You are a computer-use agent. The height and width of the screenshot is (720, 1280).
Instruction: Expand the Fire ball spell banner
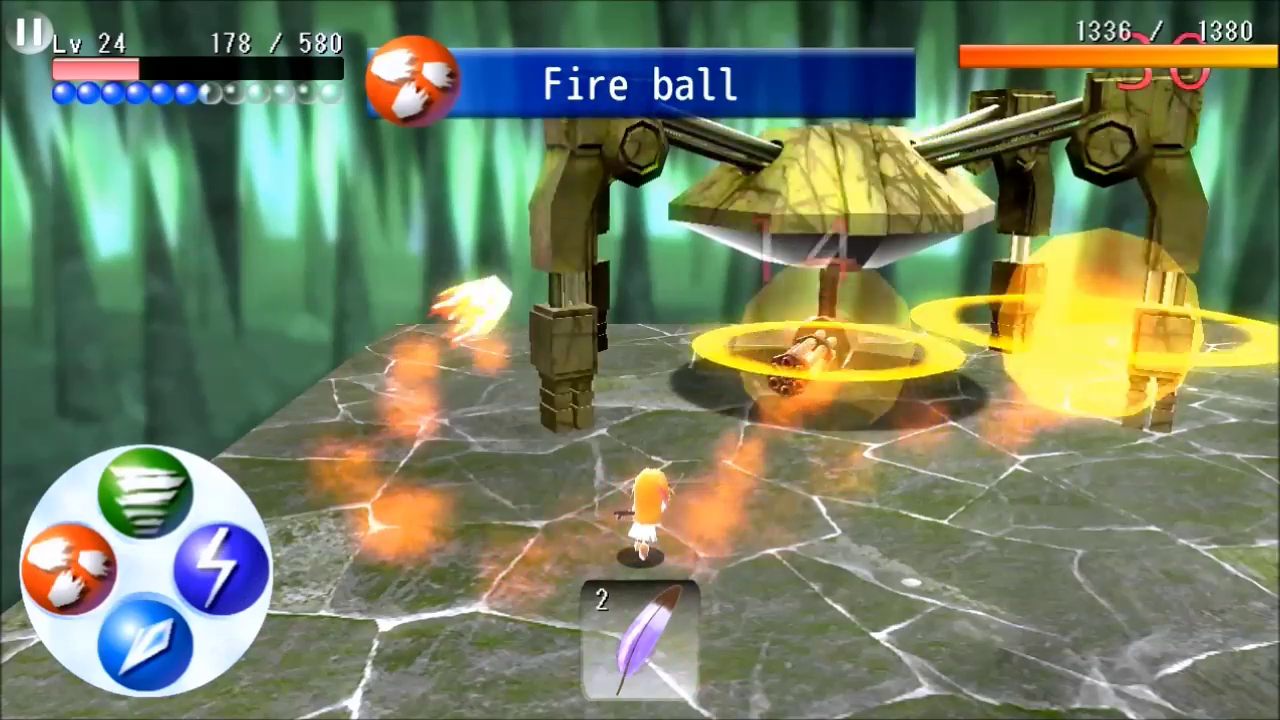tap(640, 84)
